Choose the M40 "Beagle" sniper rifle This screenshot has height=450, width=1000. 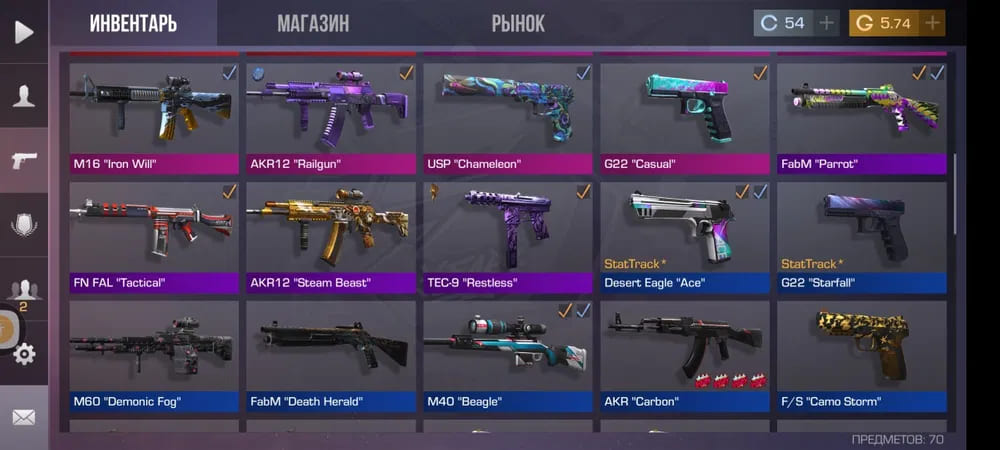(508, 356)
